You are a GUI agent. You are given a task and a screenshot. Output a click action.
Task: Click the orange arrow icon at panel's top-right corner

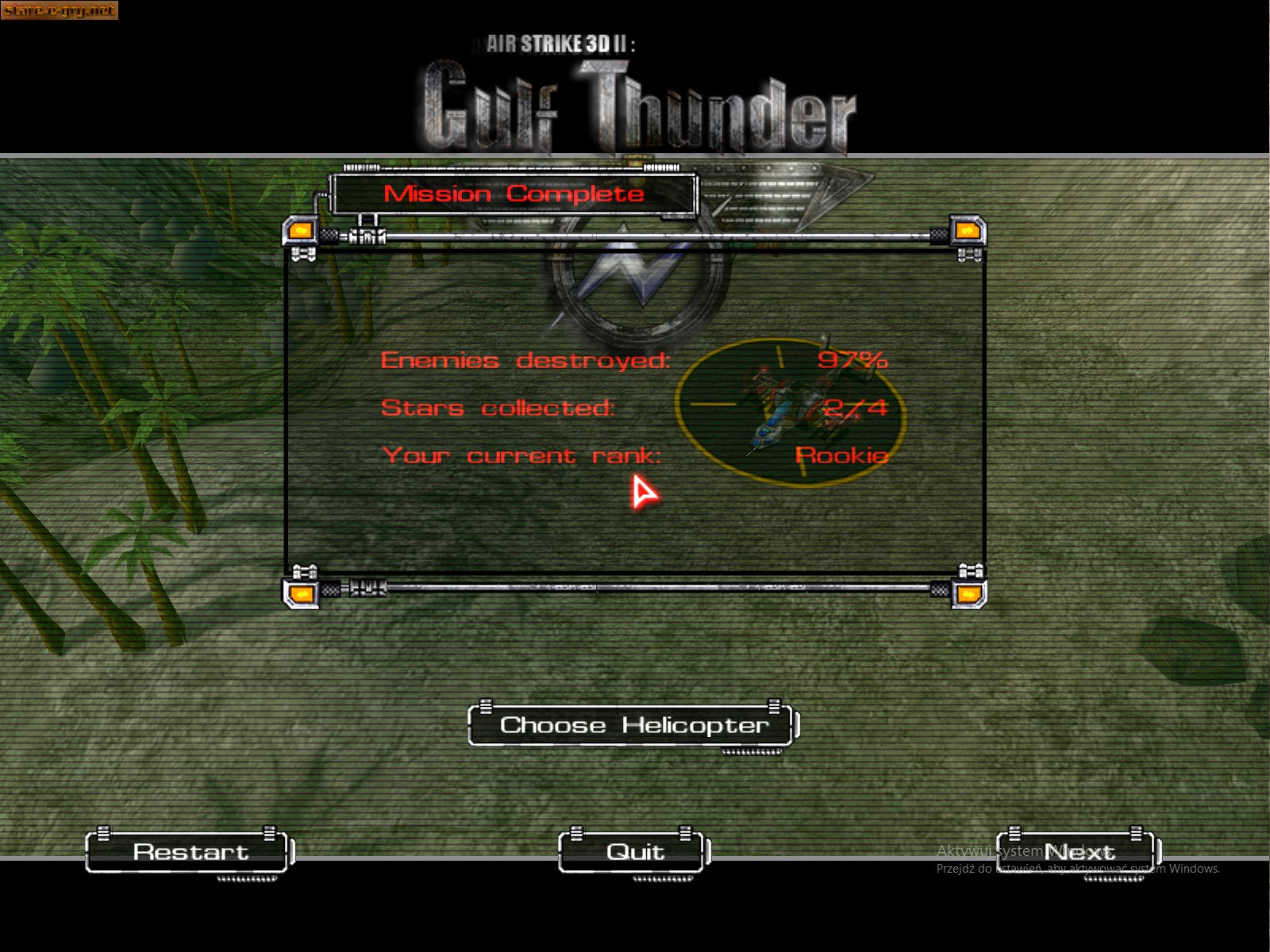(967, 231)
